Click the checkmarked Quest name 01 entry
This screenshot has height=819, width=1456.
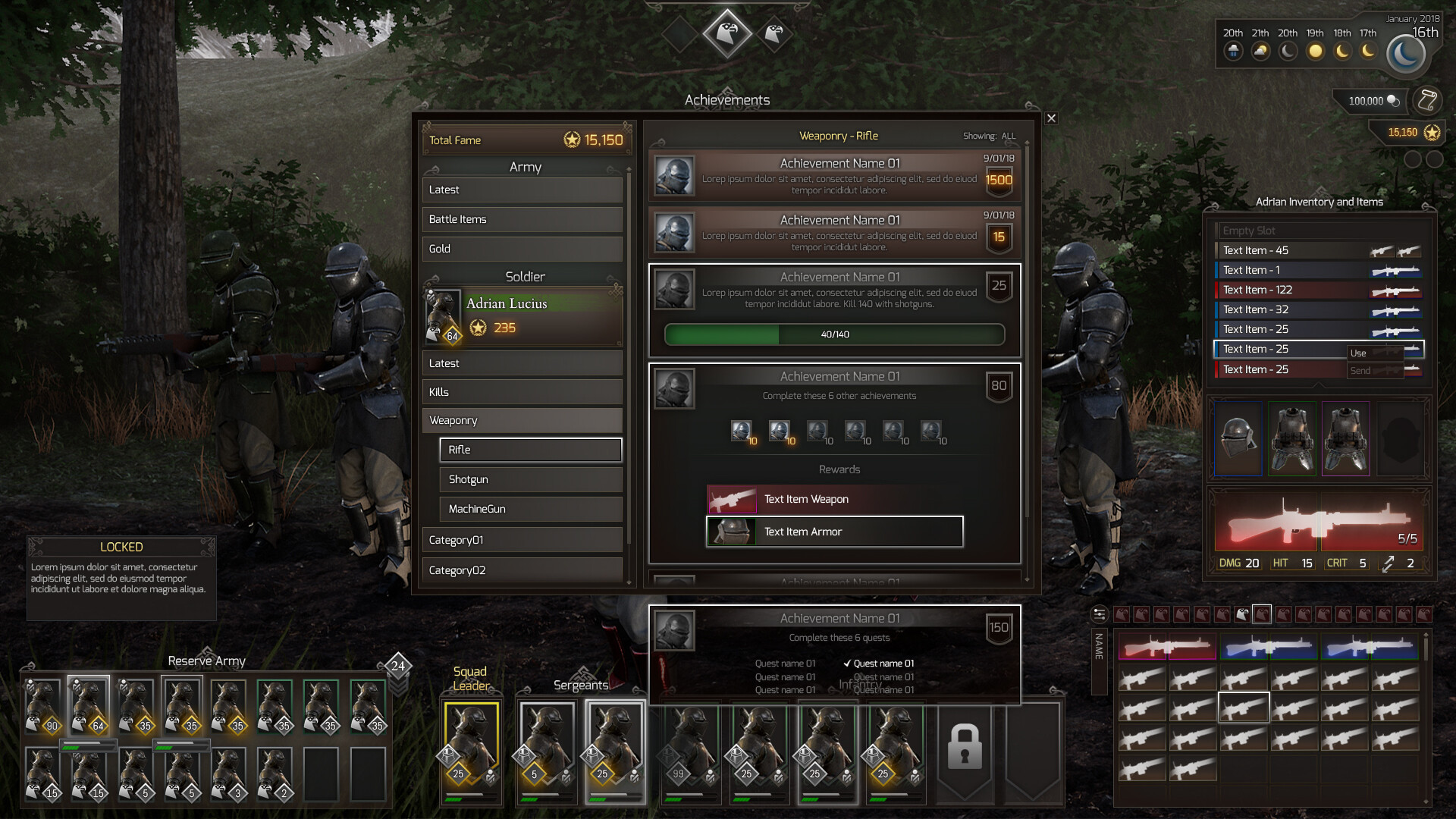882,663
